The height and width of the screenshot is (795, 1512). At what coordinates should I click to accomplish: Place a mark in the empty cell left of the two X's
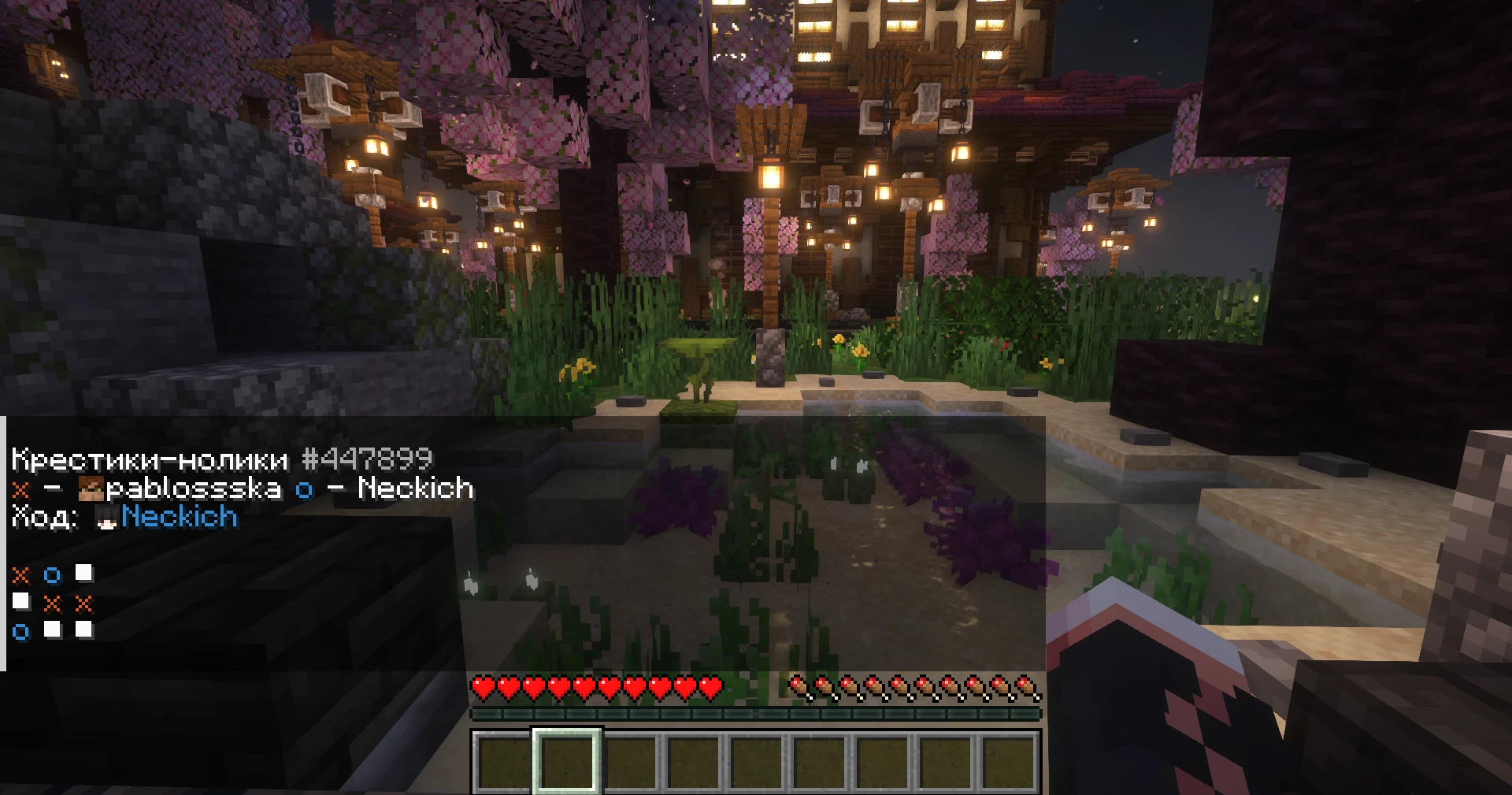pos(21,602)
